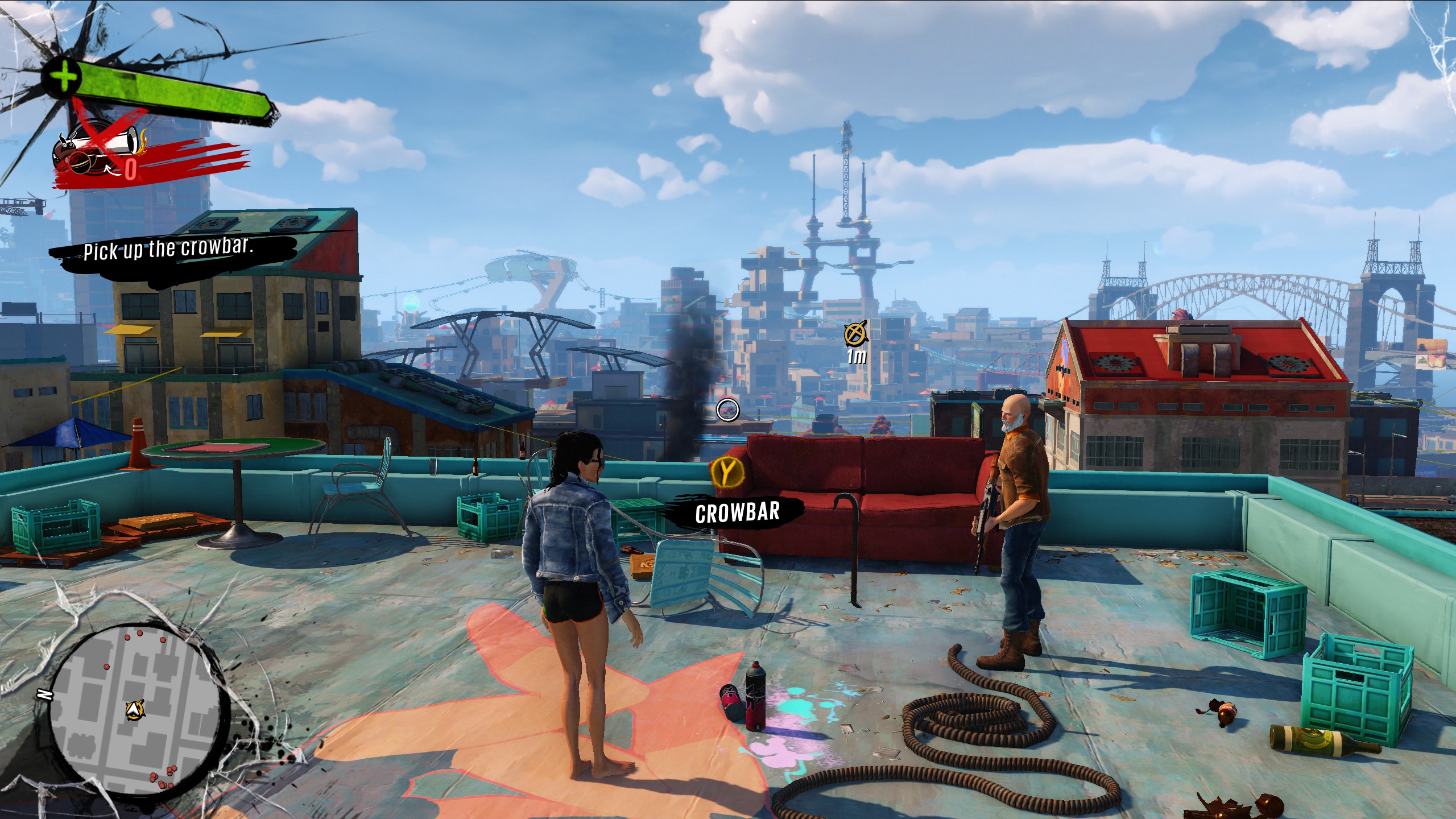
Task: Click the crossed-out weapon icon
Action: [98, 149]
